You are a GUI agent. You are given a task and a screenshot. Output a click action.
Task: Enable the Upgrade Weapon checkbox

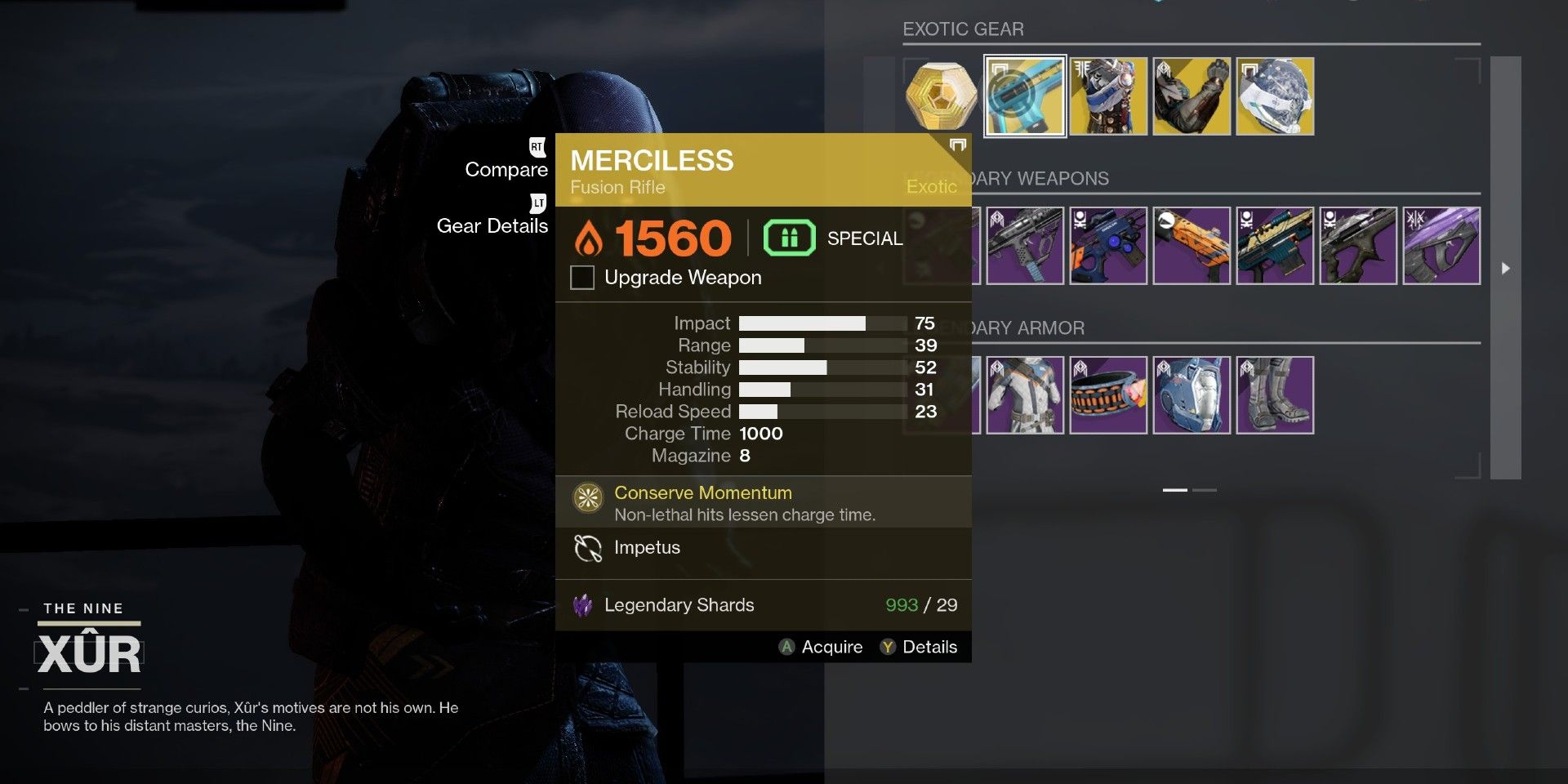tap(581, 278)
